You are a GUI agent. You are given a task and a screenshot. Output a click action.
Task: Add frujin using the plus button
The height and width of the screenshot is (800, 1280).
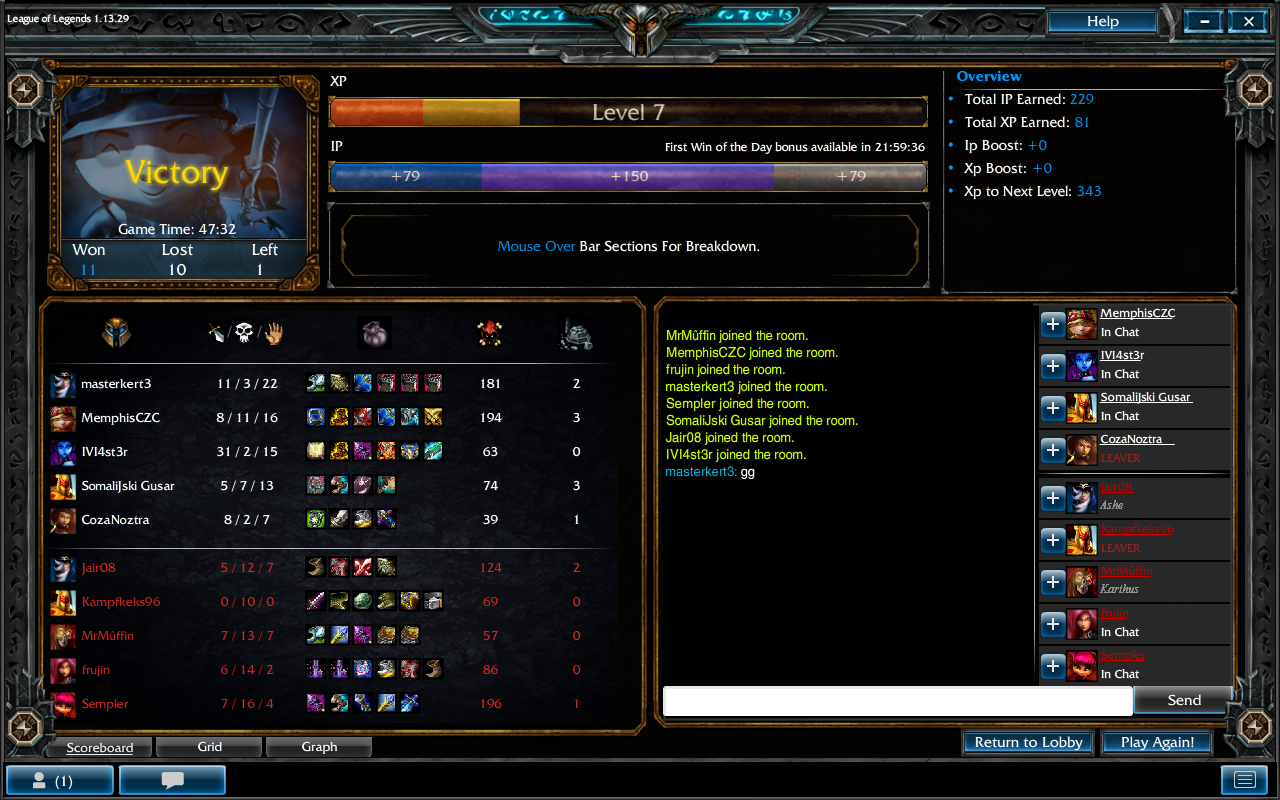coord(1053,624)
